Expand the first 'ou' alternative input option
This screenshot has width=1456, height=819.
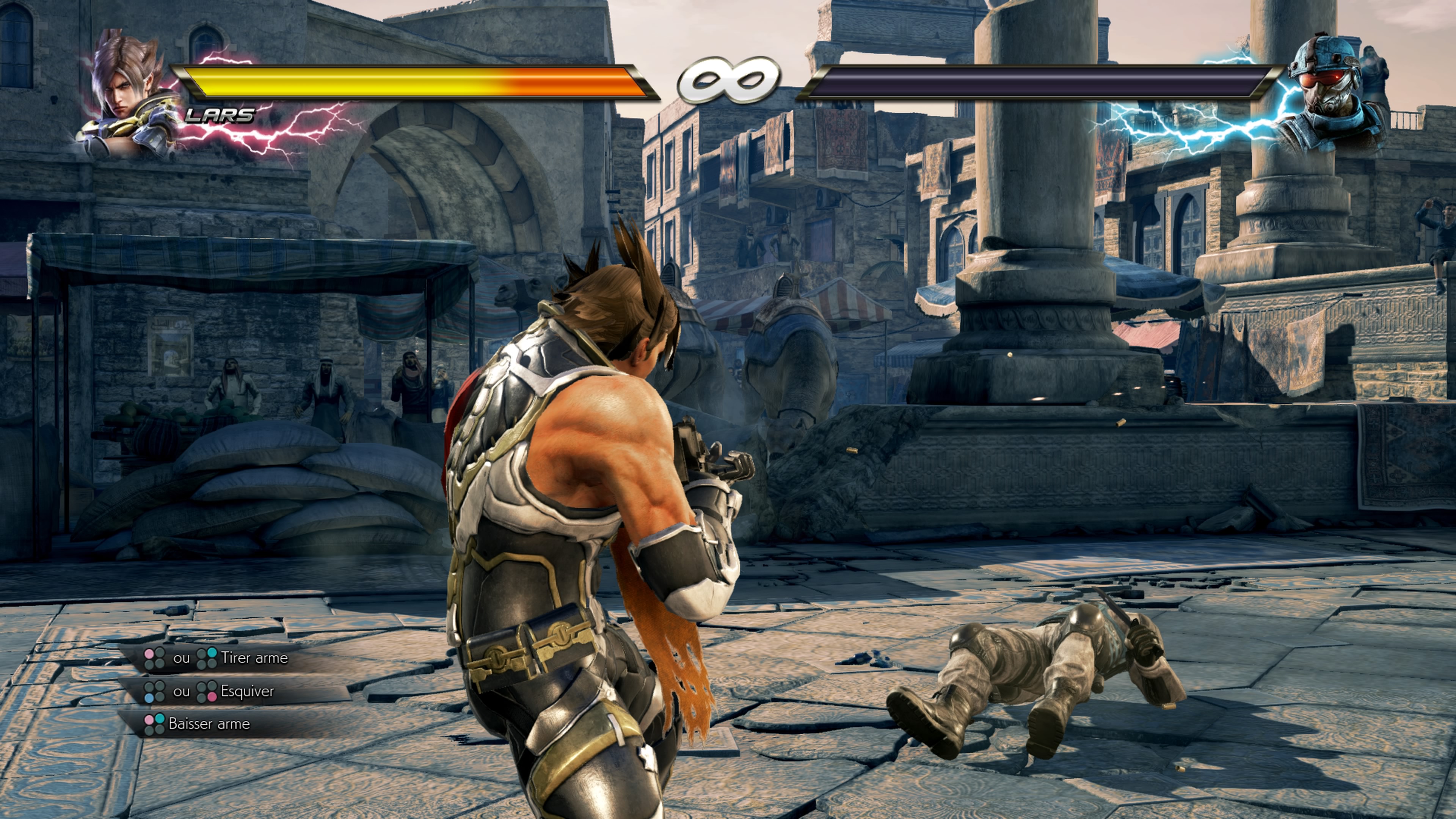point(182,658)
